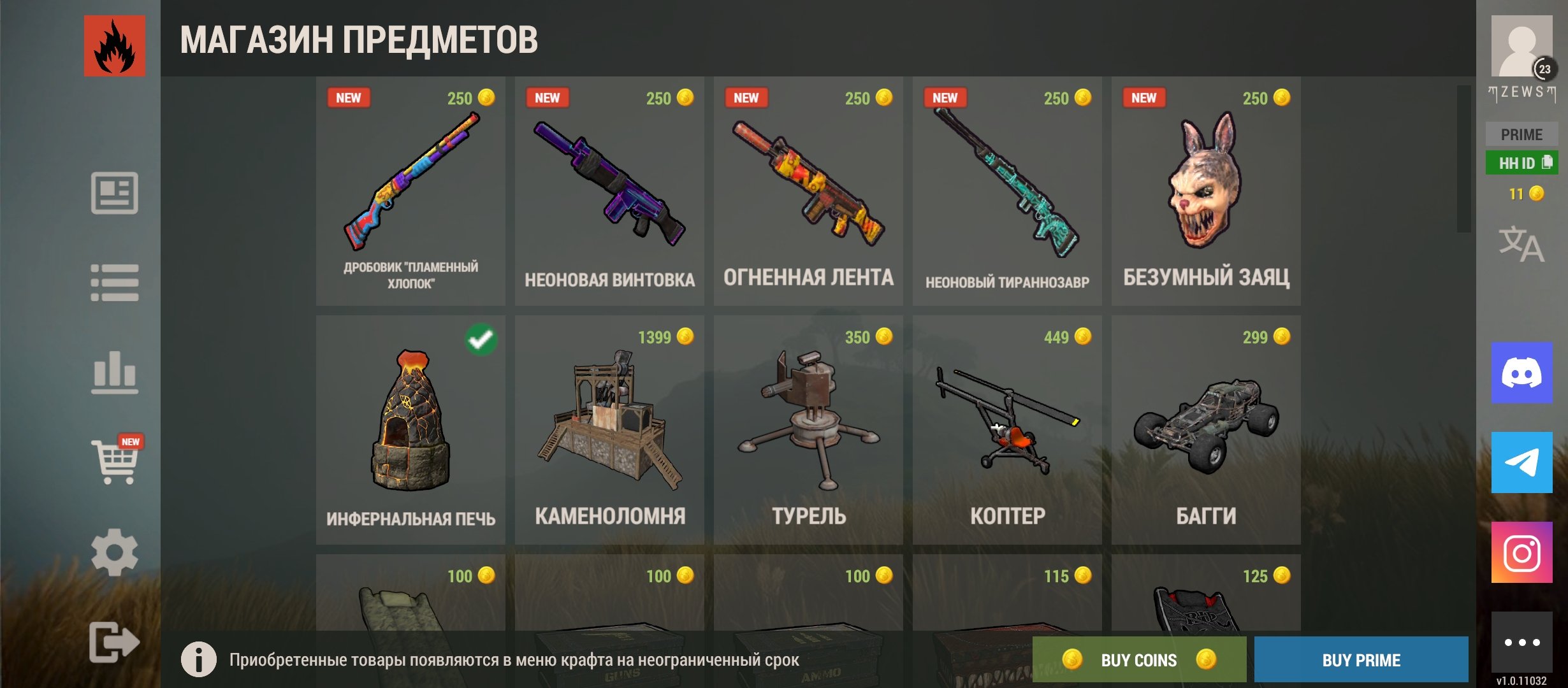Click the BUY COINS button
This screenshot has height=688, width=1568.
(1139, 659)
